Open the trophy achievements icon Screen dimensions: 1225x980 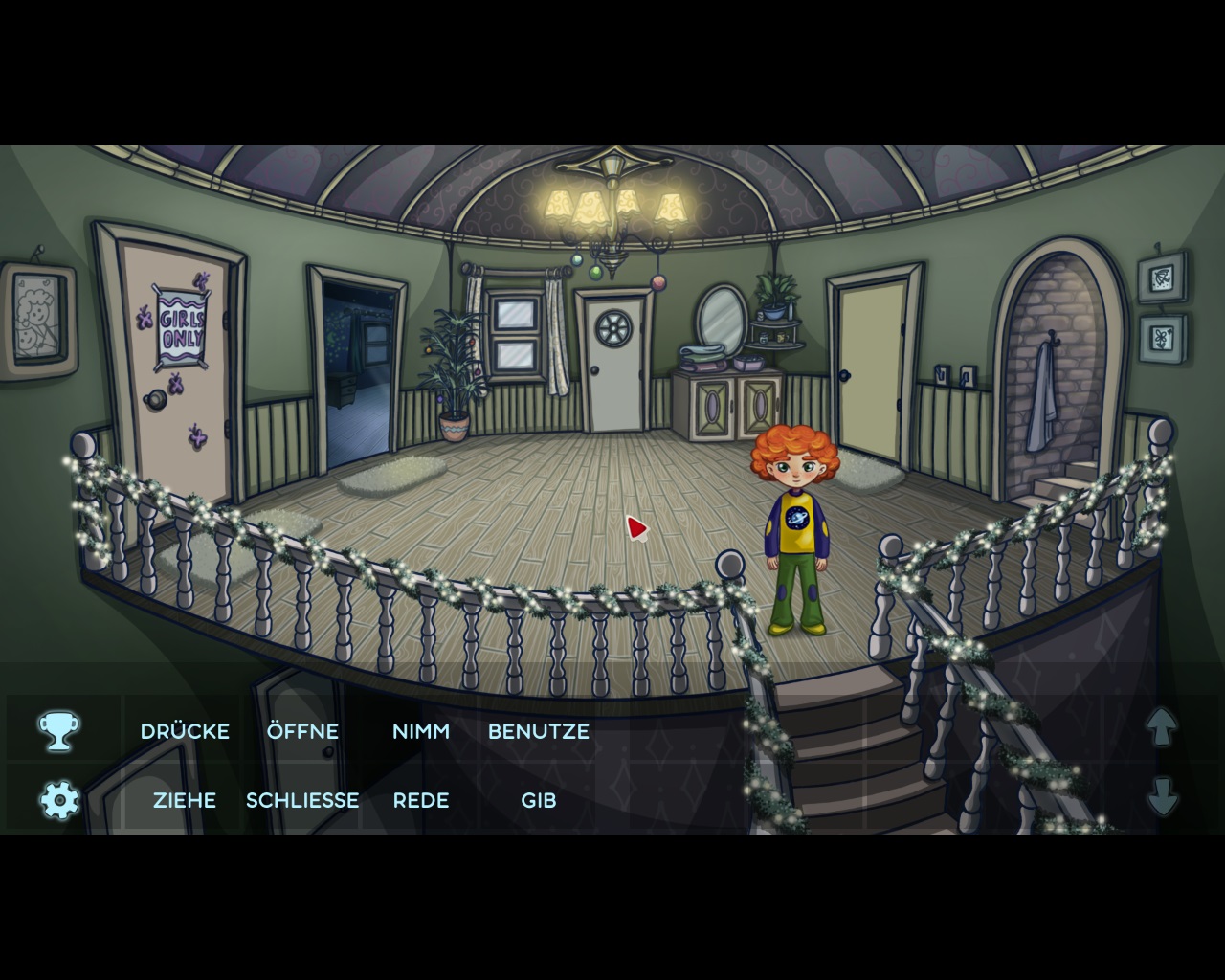pyautogui.click(x=58, y=731)
